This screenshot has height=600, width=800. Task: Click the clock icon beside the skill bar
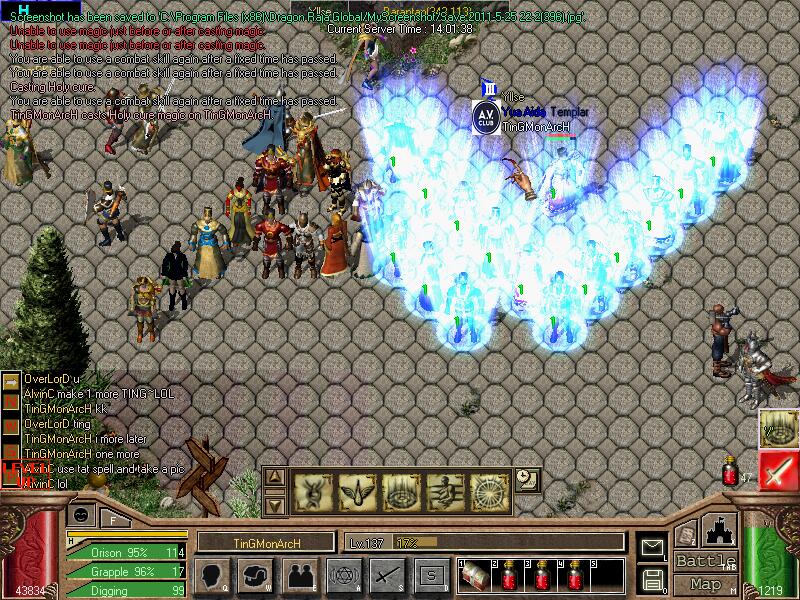525,479
